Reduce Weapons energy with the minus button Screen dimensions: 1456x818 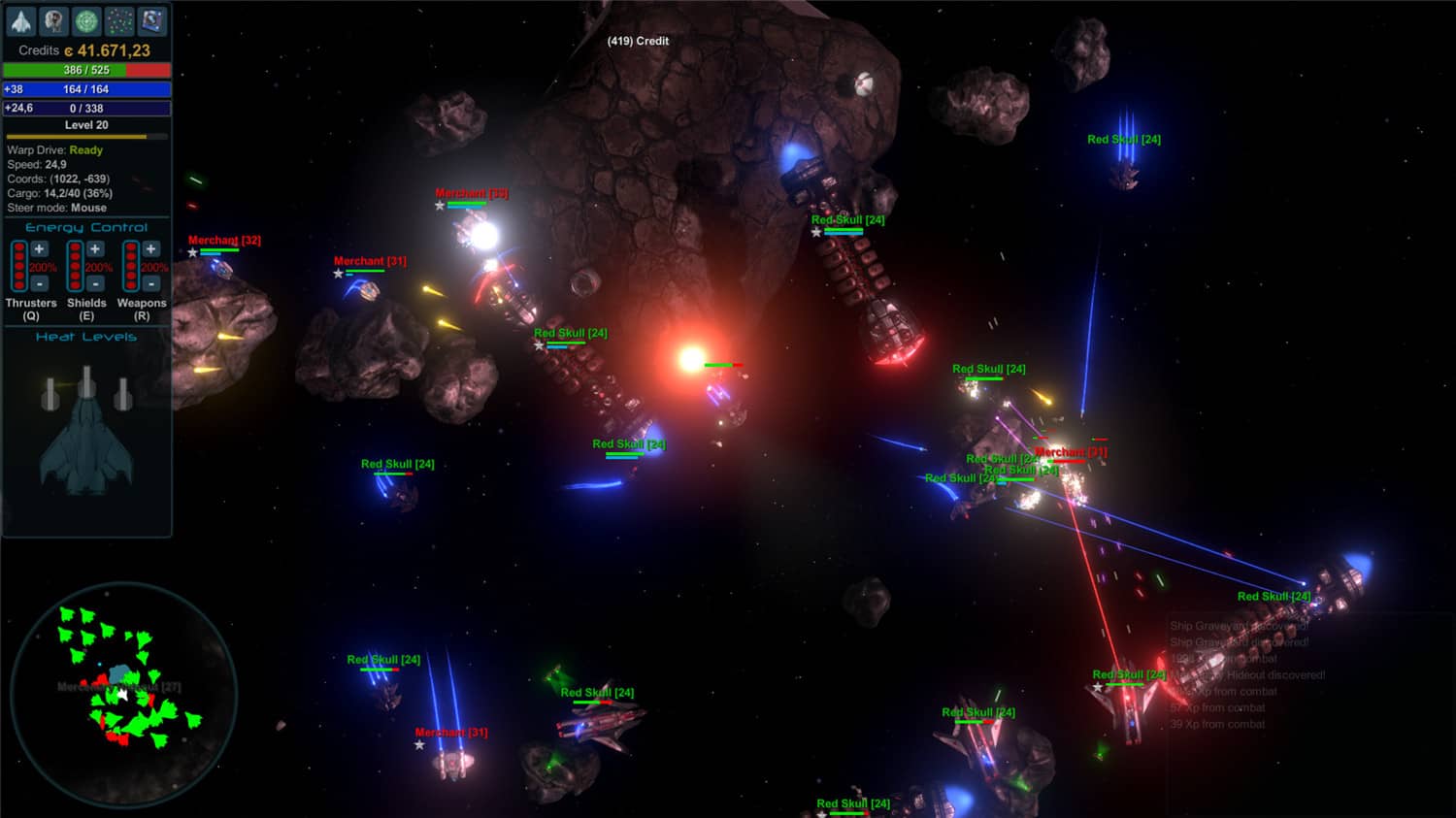click(x=150, y=283)
